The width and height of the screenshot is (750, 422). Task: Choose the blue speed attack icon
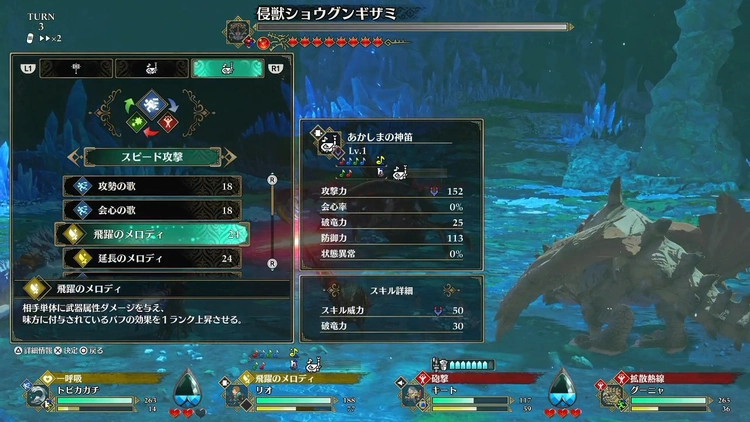click(x=151, y=102)
